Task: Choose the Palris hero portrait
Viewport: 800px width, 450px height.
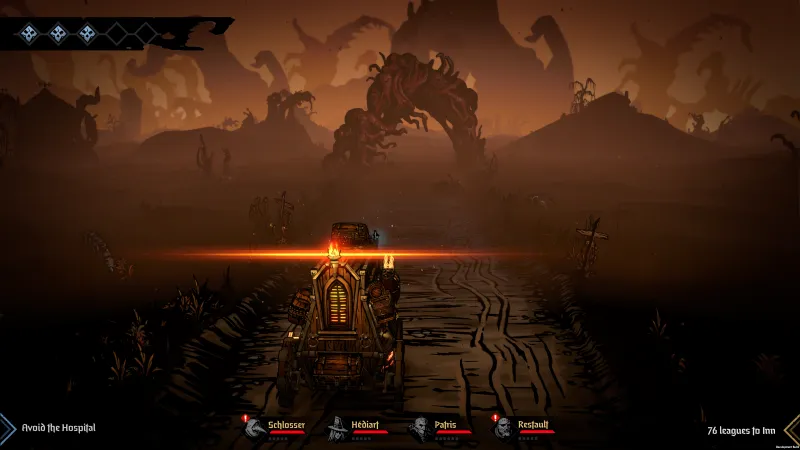Action: point(420,428)
